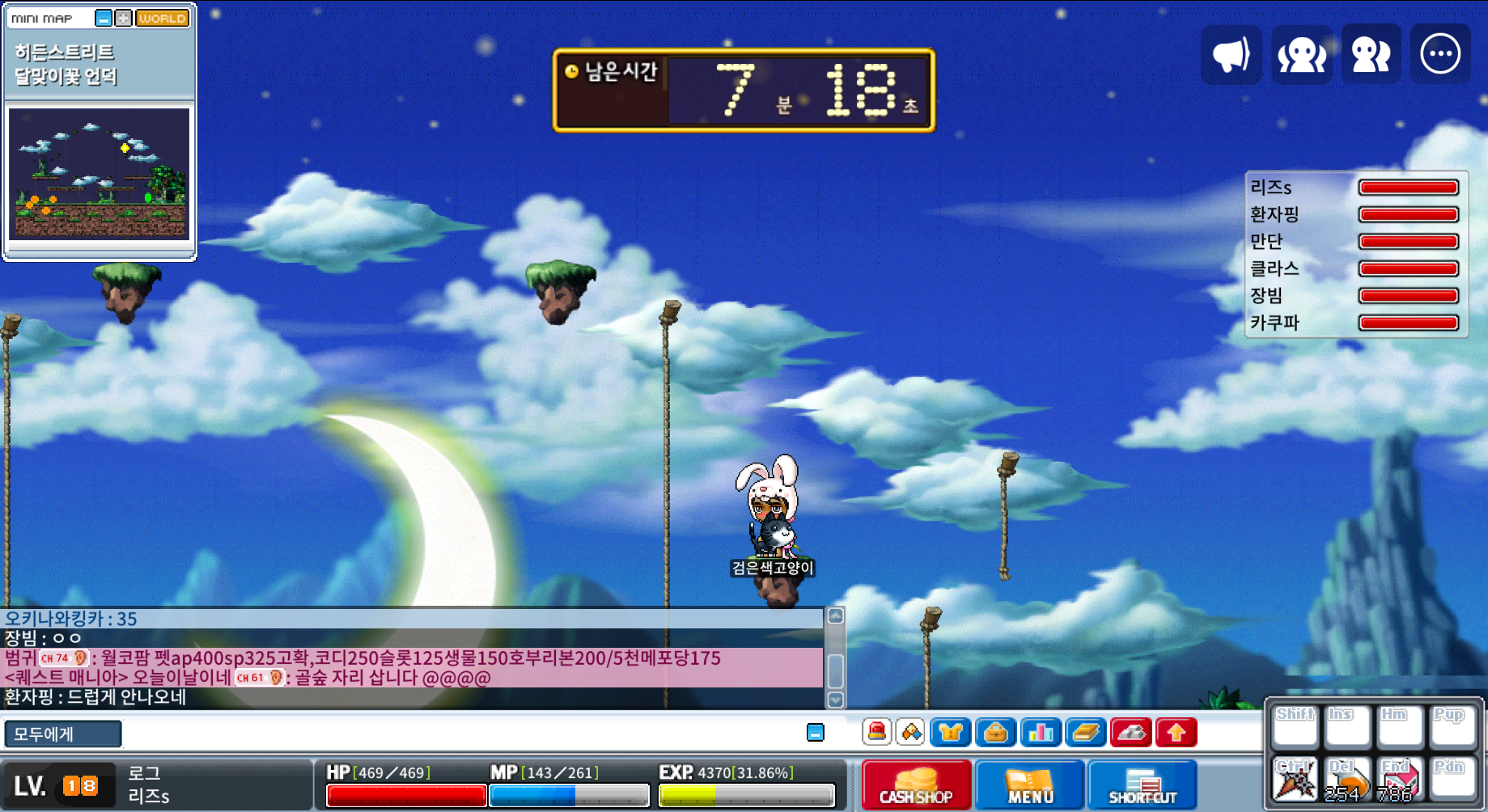Select the 모두에게 chat target dropdown

pos(63,734)
